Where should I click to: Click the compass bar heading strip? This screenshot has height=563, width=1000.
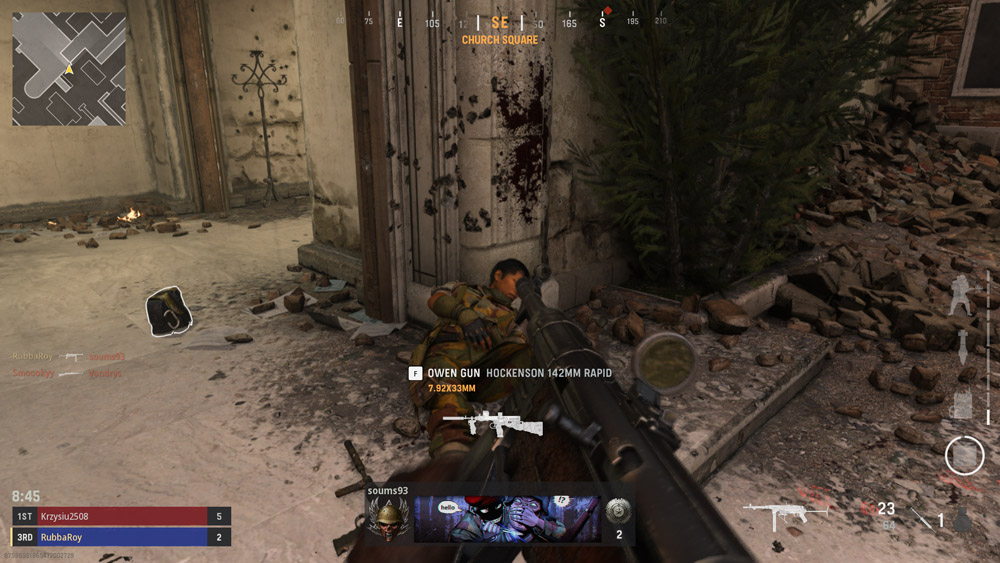tap(500, 21)
